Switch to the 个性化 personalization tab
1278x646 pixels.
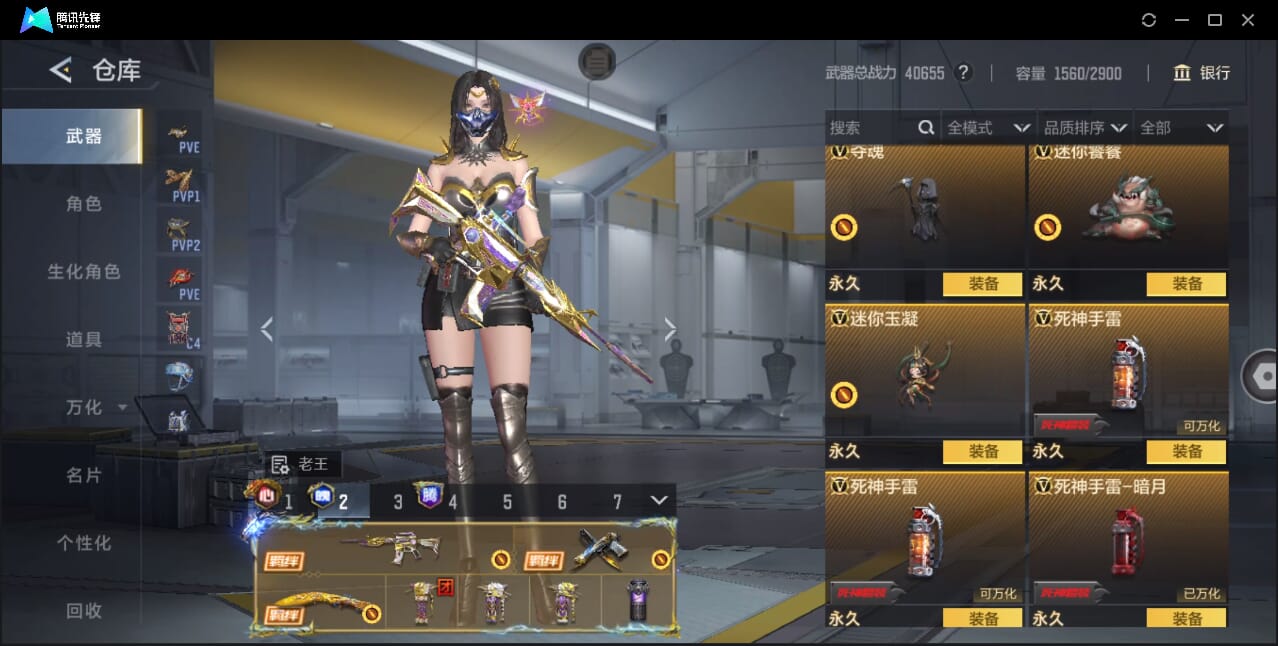pyautogui.click(x=84, y=543)
